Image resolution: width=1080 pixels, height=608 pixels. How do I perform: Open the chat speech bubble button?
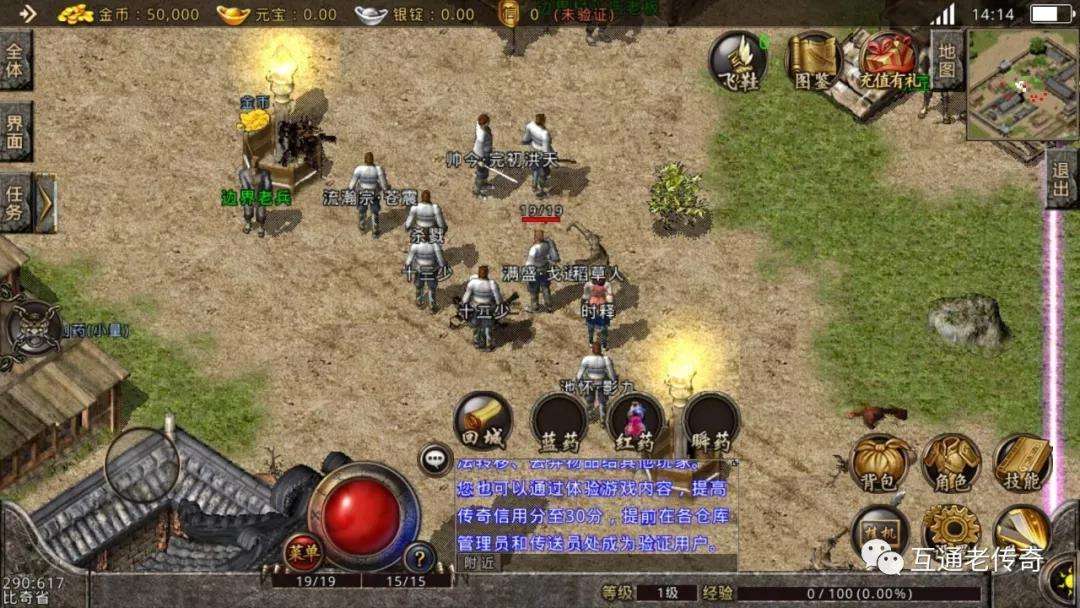(x=435, y=459)
